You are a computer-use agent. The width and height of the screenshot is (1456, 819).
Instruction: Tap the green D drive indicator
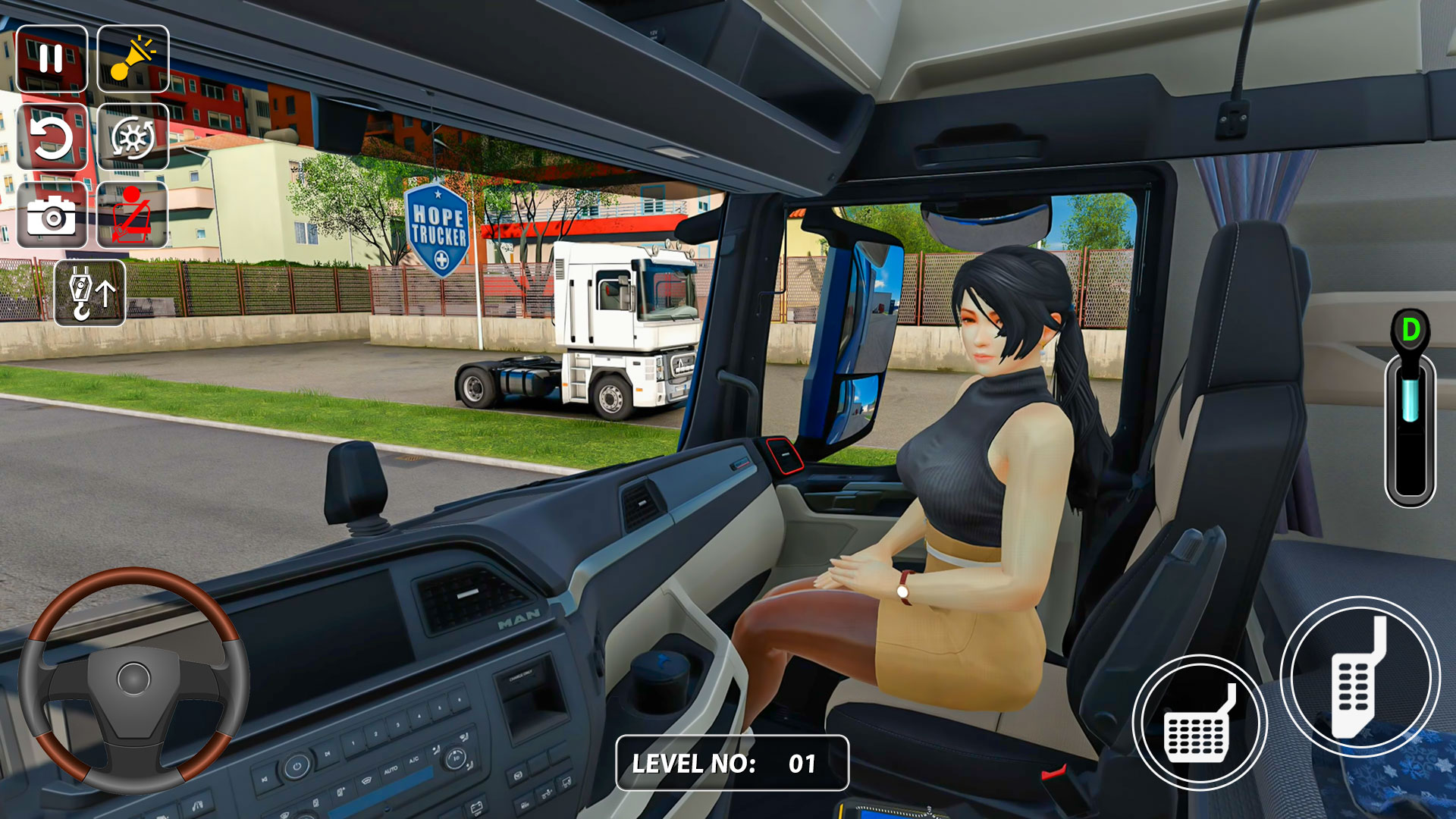coord(1409,329)
